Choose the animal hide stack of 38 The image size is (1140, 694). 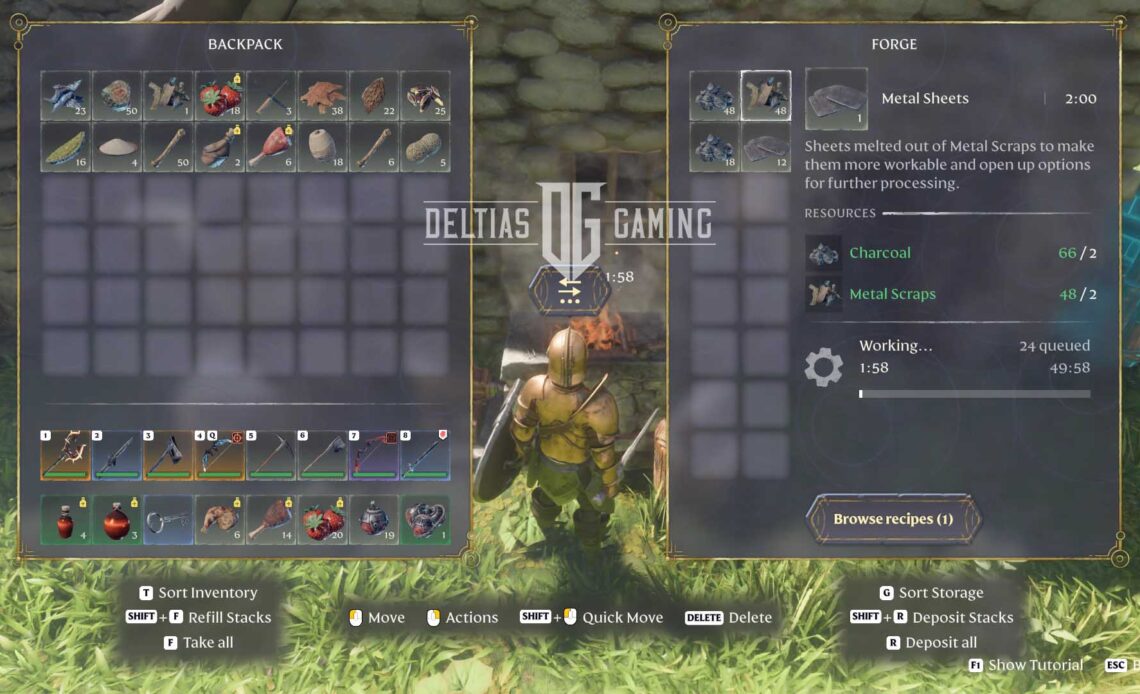(x=322, y=95)
